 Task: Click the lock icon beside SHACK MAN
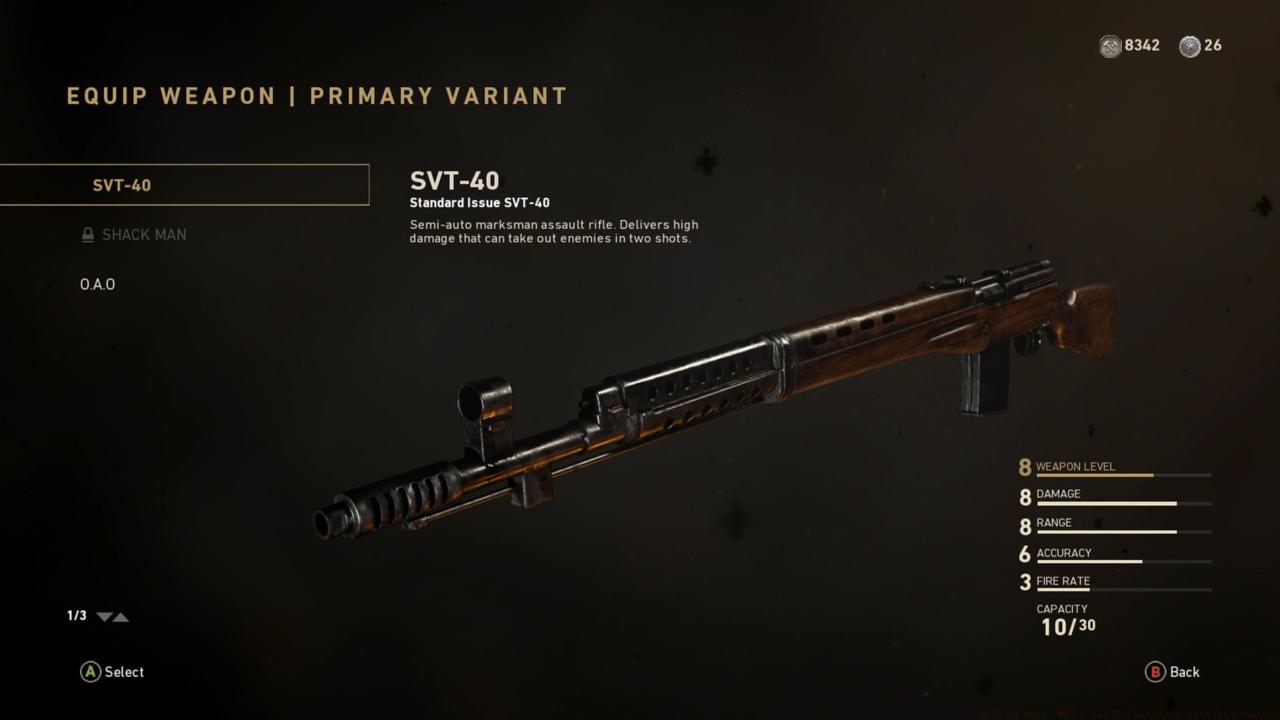(87, 234)
